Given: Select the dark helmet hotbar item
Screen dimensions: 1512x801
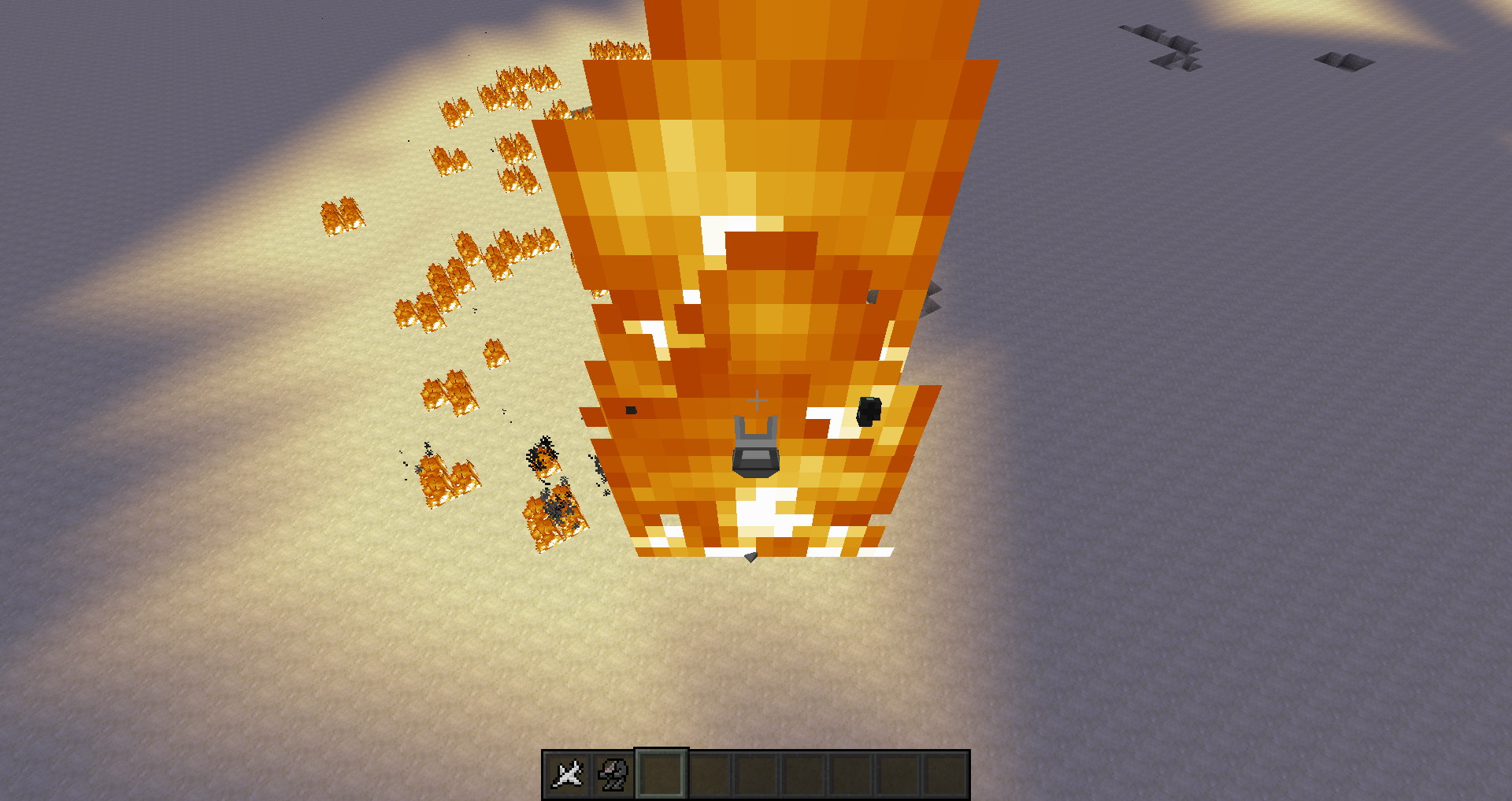Looking at the screenshot, I should (613, 775).
